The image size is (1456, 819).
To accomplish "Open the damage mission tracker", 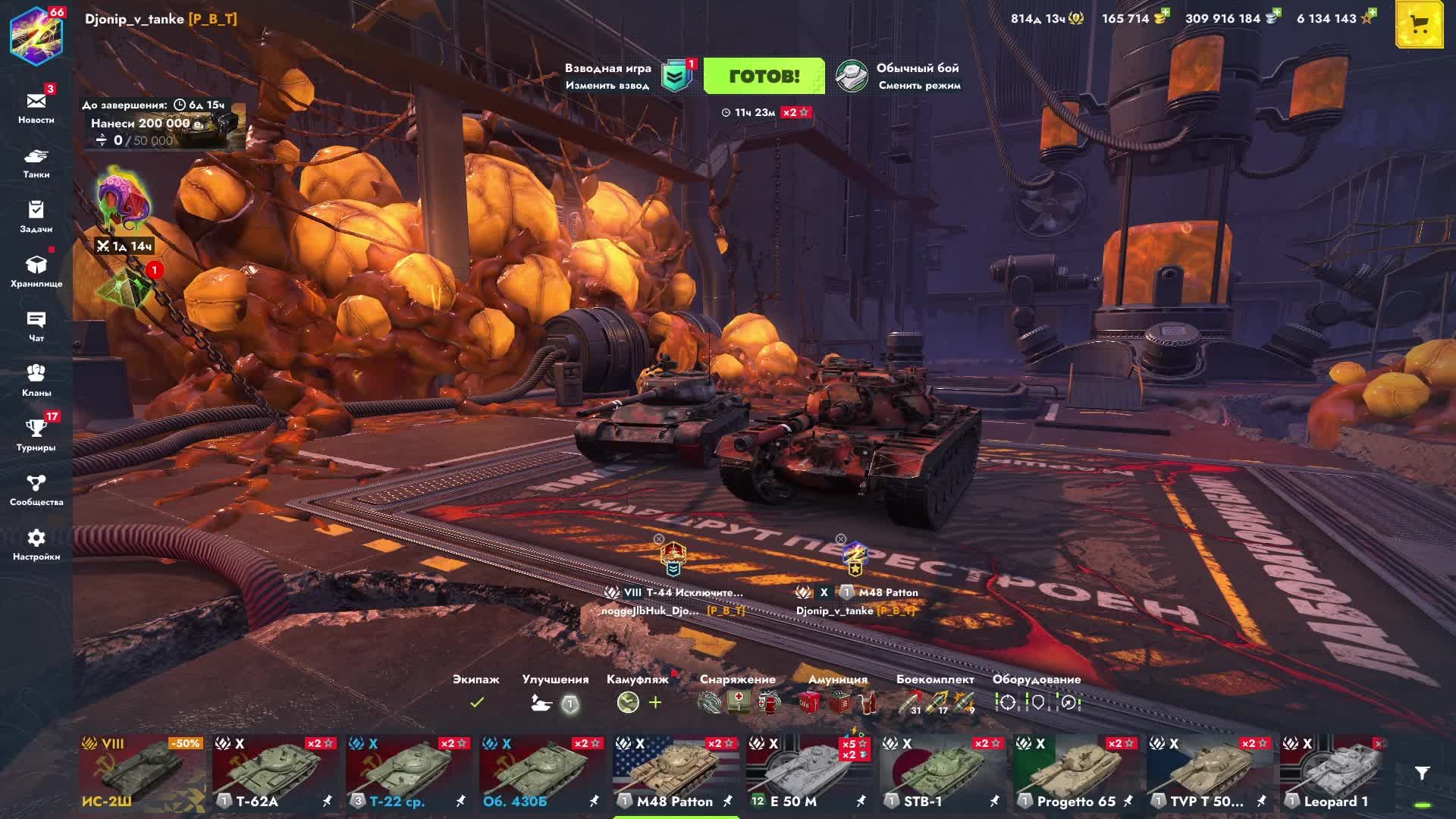I will [163, 126].
